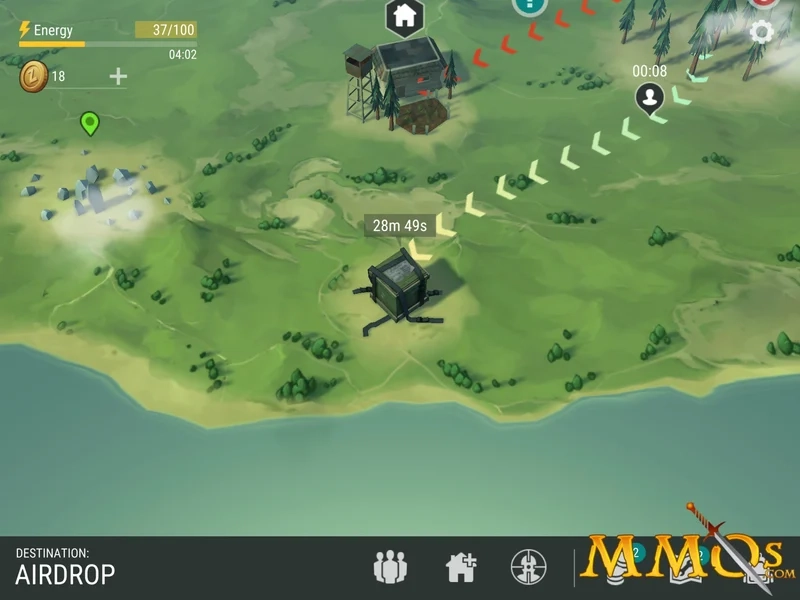The width and height of the screenshot is (800, 600).
Task: Open the house with plus icon
Action: [x=460, y=567]
